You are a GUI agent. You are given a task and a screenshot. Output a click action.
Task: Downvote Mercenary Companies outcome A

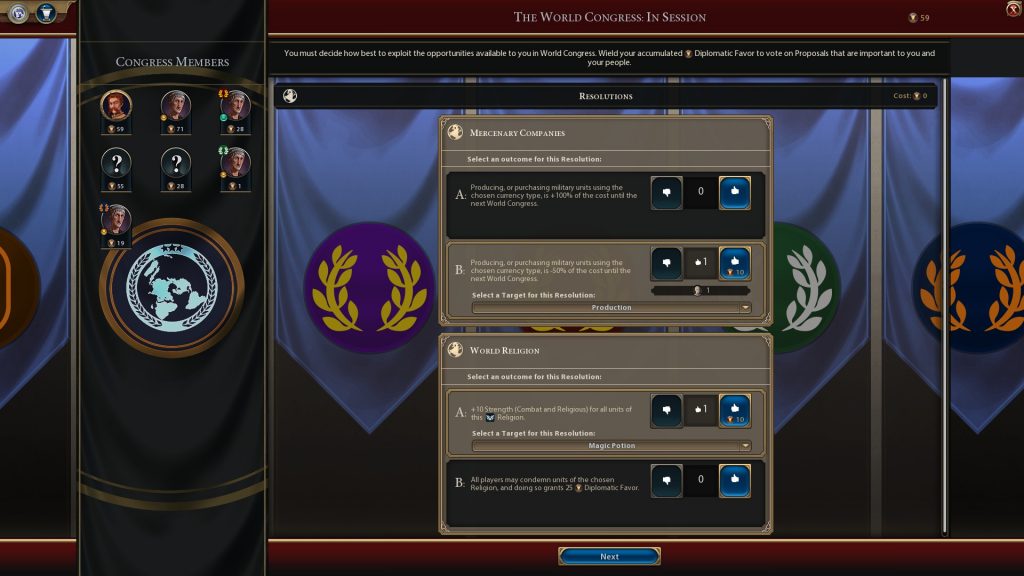666,192
